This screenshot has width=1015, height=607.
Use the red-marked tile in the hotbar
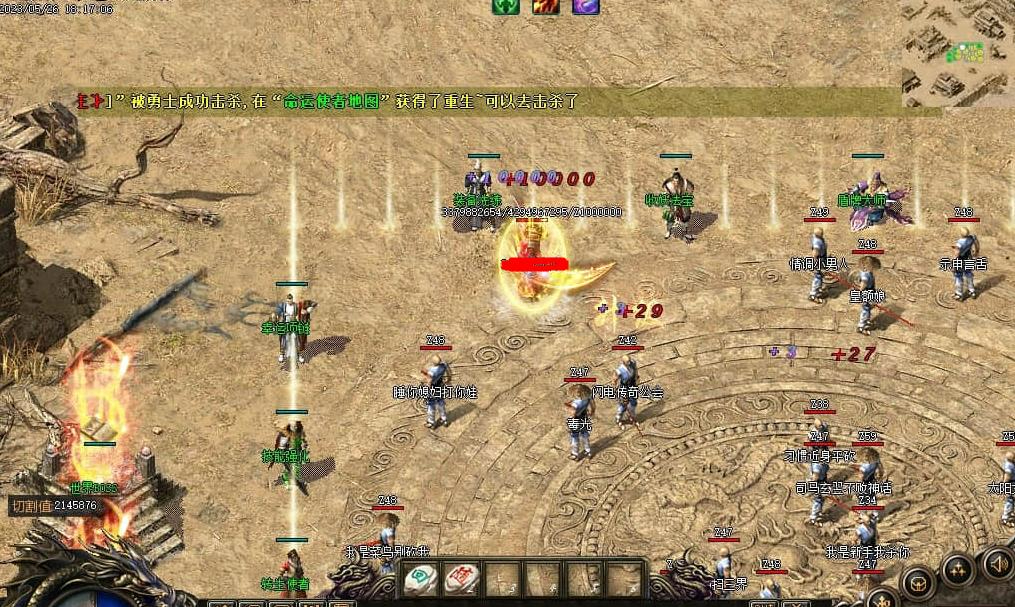coord(462,578)
